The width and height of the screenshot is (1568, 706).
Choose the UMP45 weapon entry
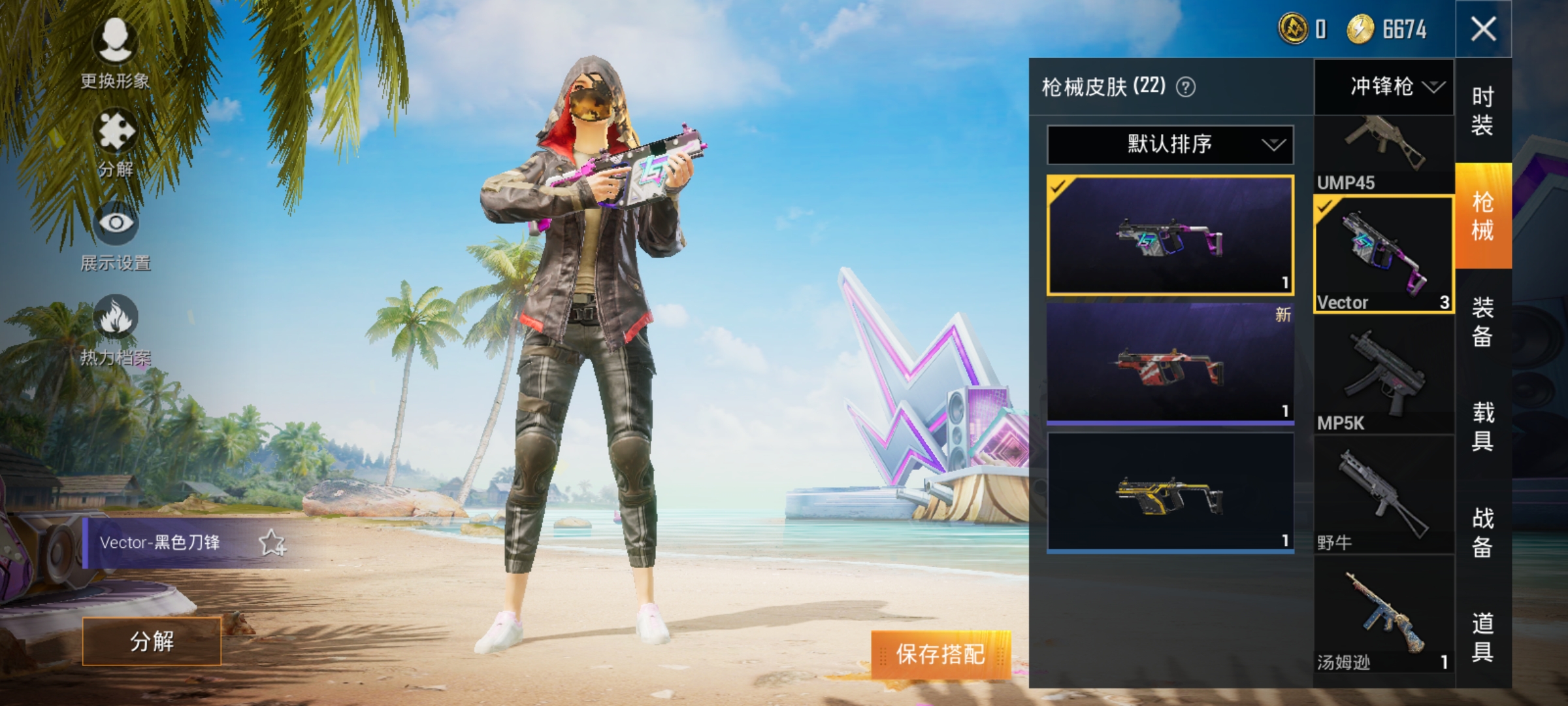(x=1384, y=155)
